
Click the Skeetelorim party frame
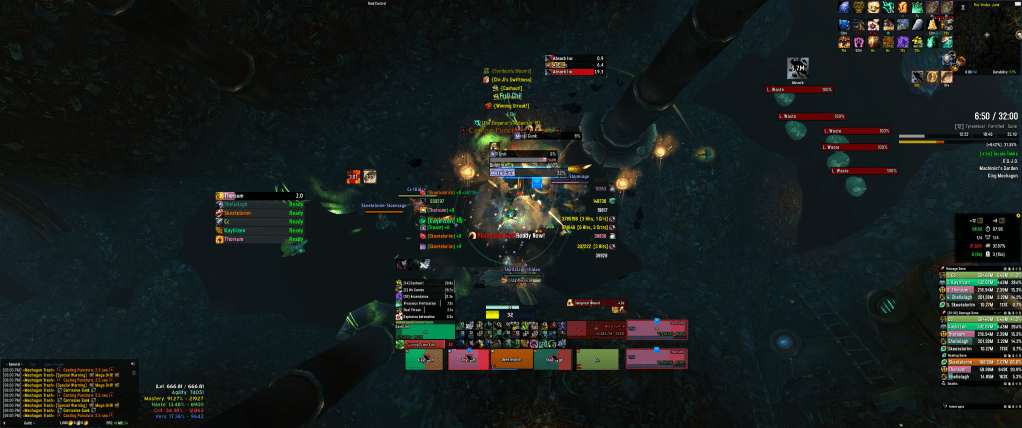point(510,359)
